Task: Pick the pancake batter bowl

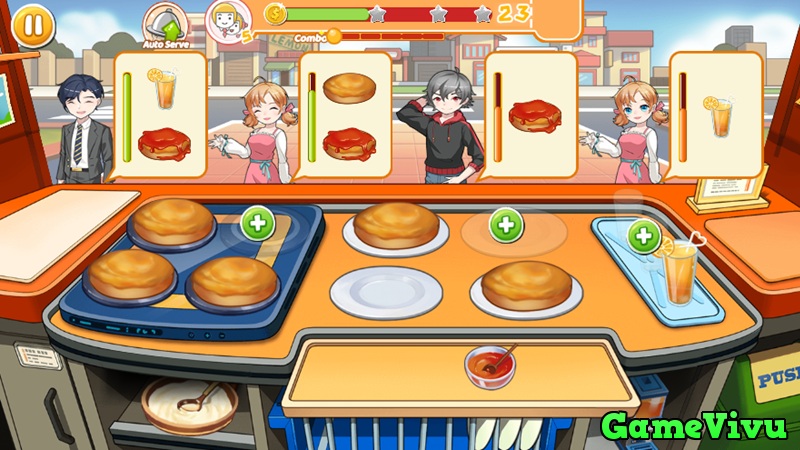Action: [x=188, y=404]
